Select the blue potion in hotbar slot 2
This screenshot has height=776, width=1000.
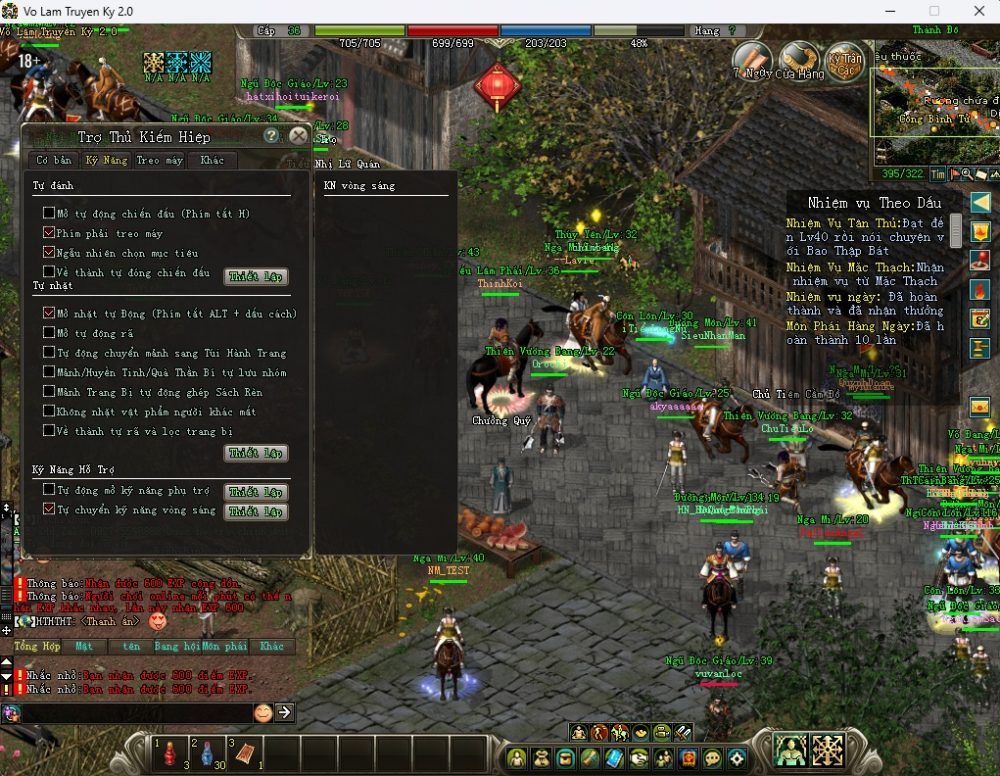click(206, 752)
